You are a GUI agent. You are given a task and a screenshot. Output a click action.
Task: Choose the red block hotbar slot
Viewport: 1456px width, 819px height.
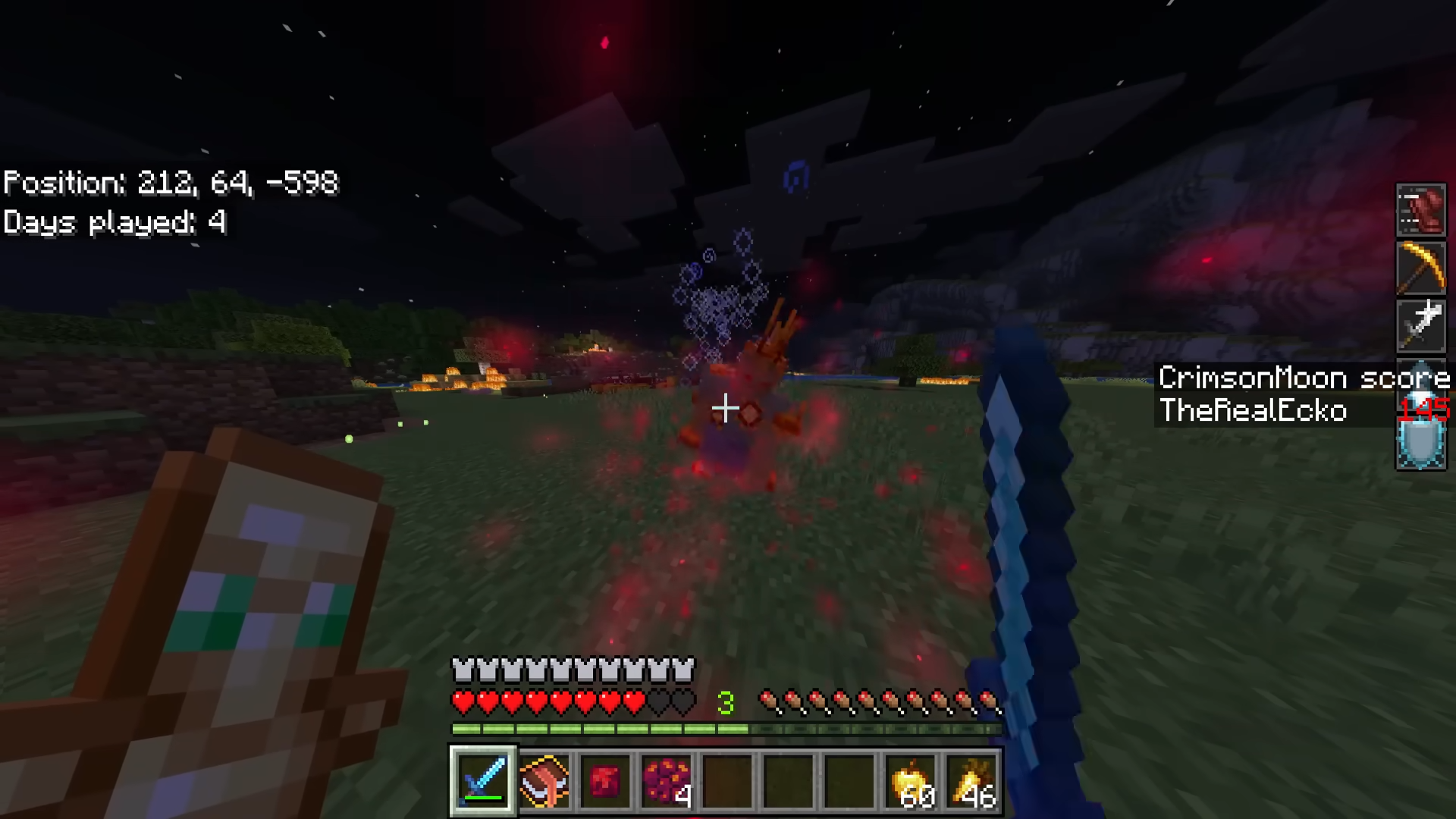604,780
